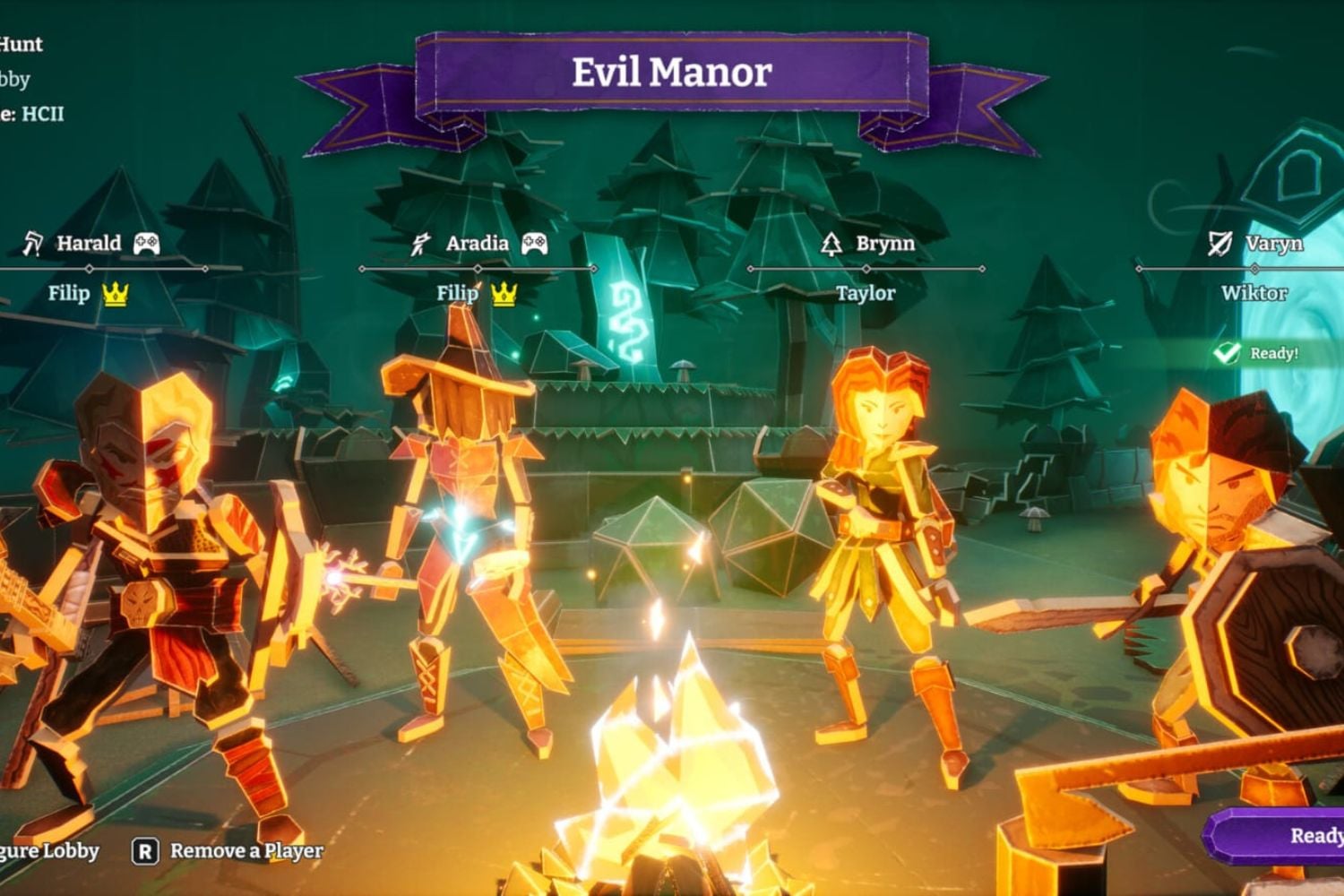
Task: Select player Taylor's name
Action: tap(866, 294)
